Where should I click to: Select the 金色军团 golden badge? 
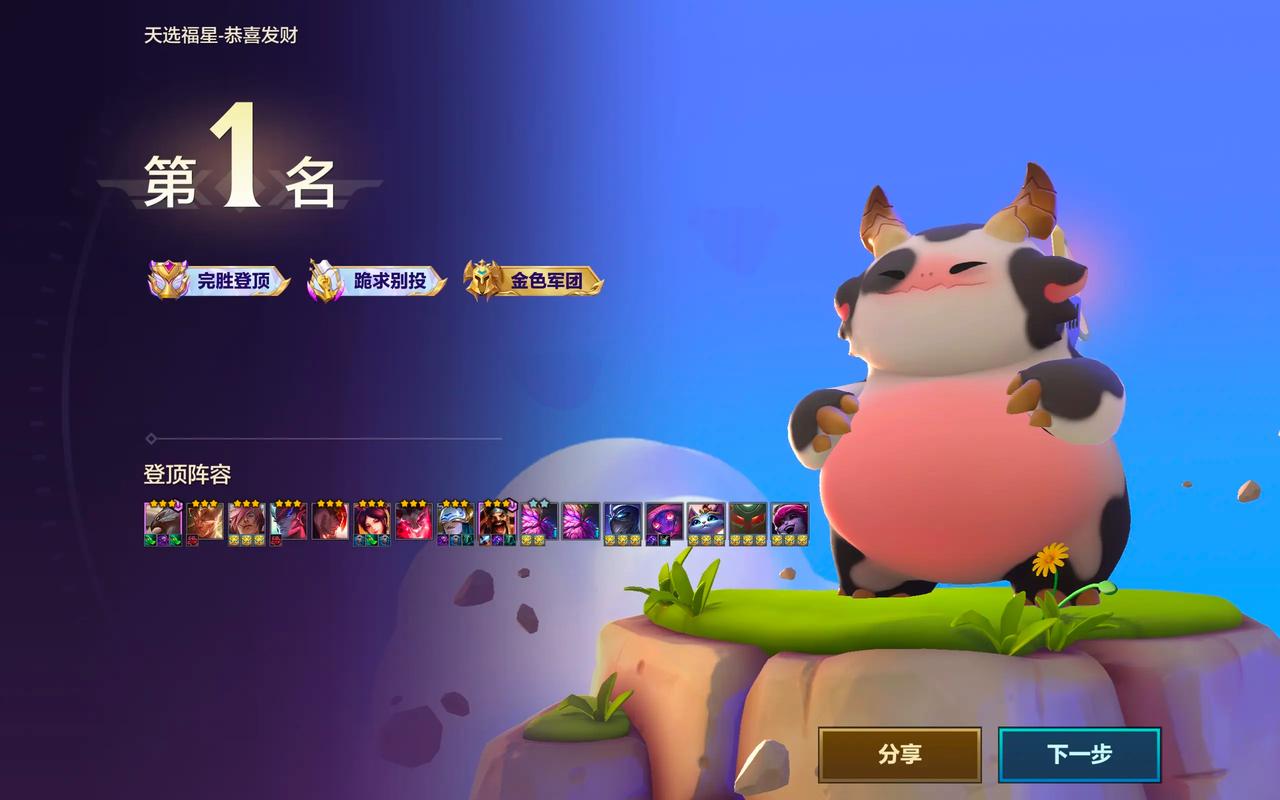tap(535, 281)
